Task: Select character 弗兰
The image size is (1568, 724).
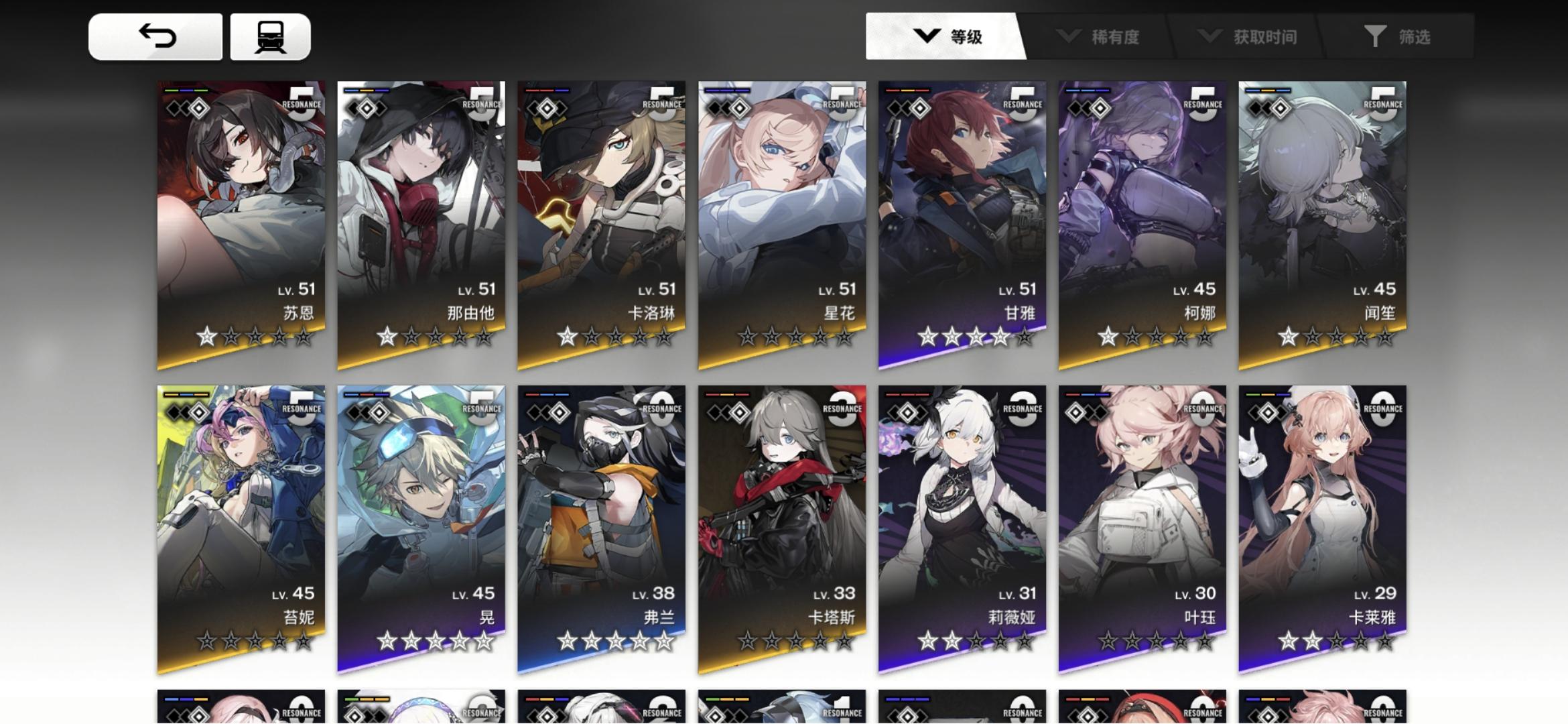Action: coord(601,523)
